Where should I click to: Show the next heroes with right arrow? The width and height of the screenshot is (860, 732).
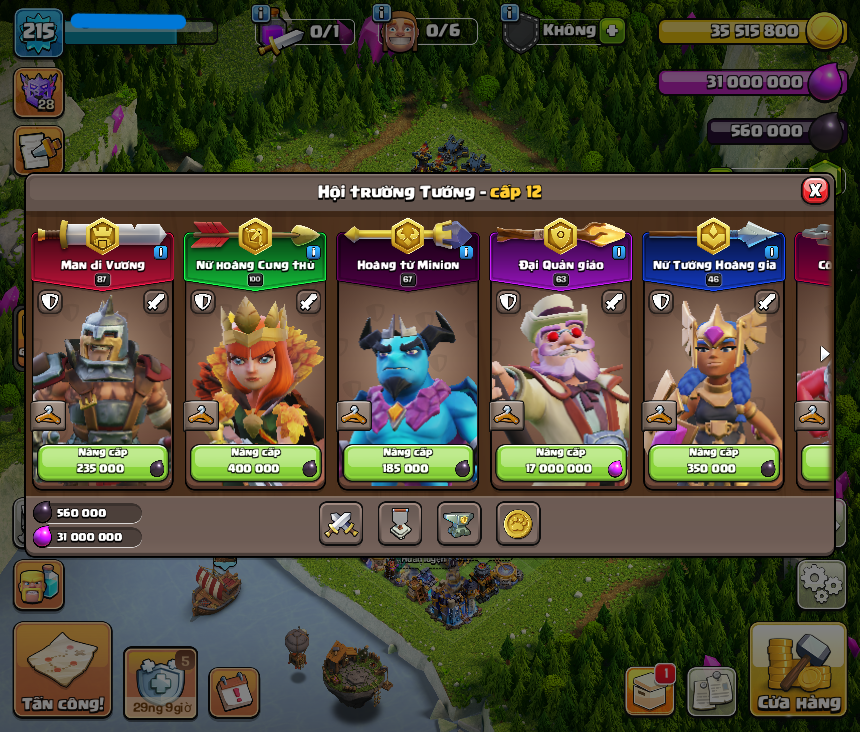[825, 353]
